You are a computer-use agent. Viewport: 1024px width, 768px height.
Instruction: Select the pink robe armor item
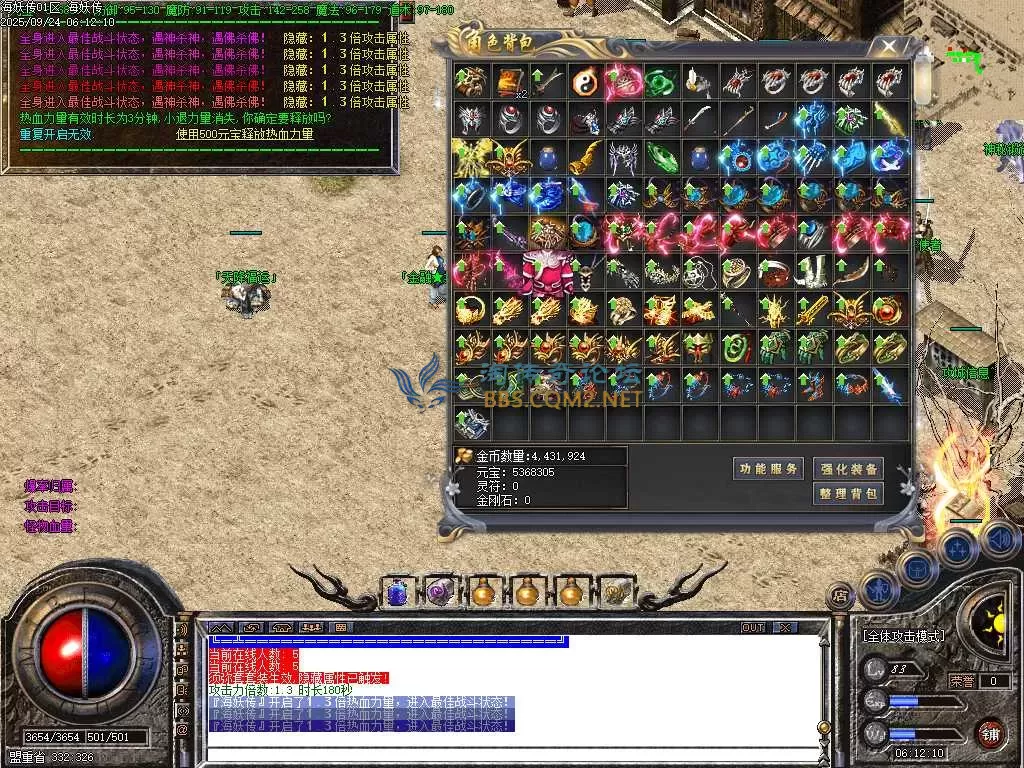click(548, 272)
